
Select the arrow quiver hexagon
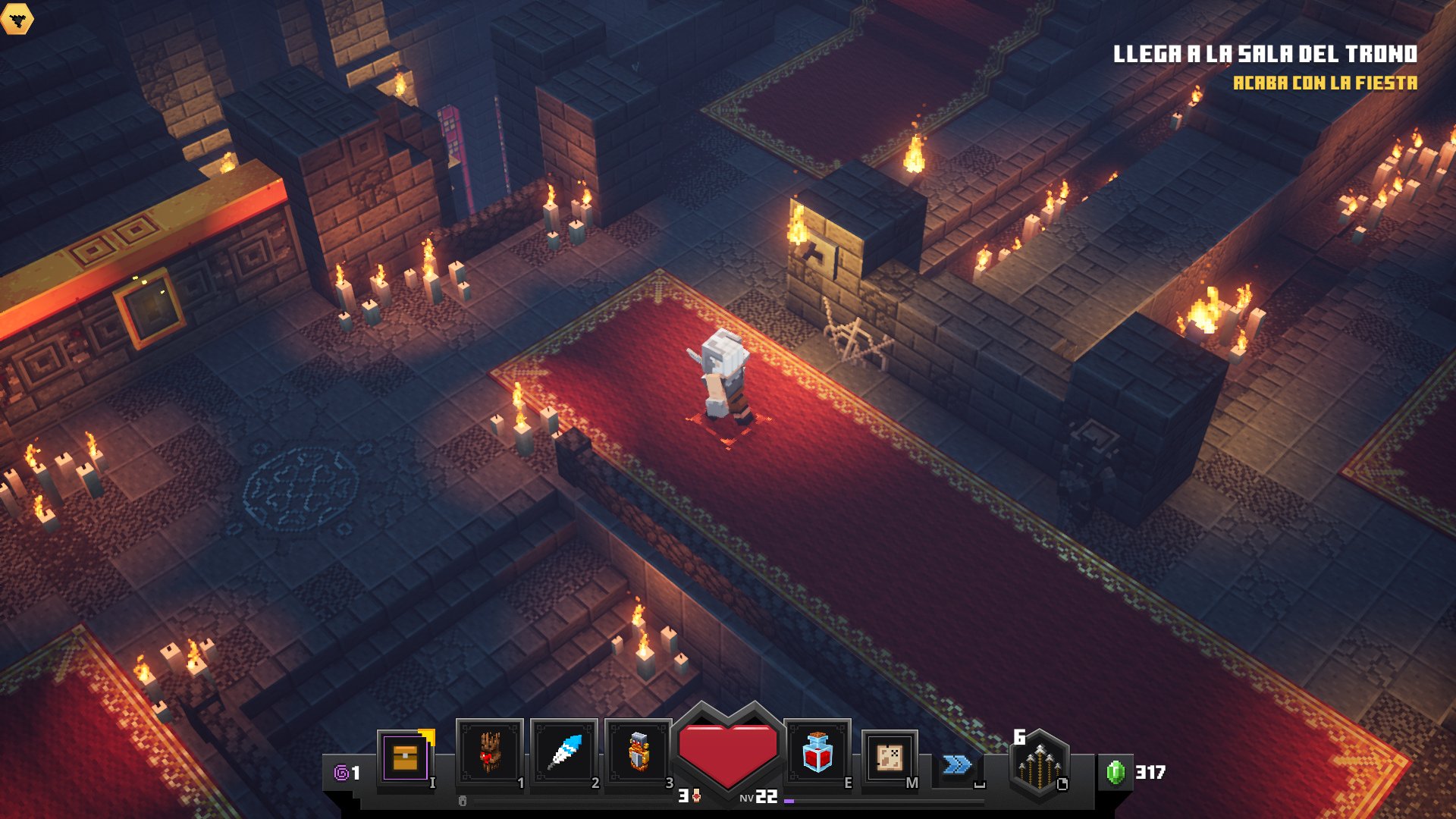tap(1040, 764)
